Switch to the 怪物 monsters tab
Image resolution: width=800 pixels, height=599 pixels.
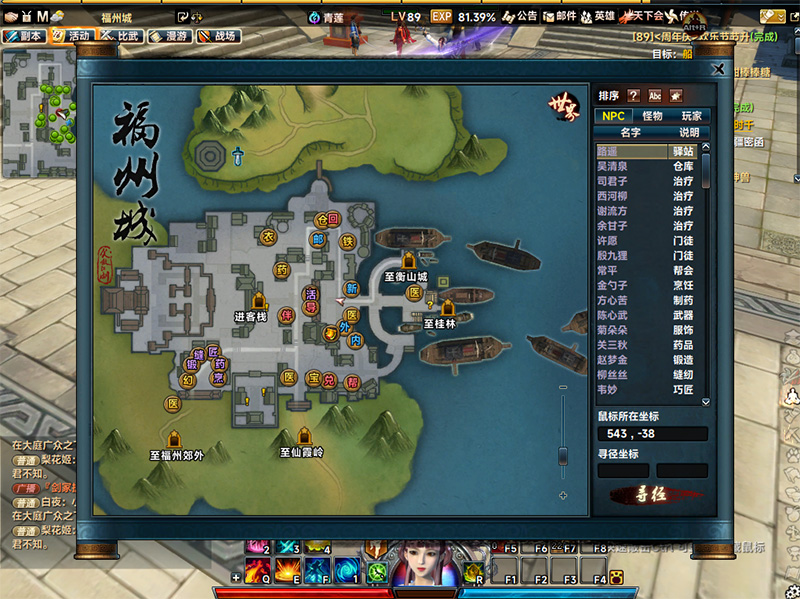(x=652, y=116)
